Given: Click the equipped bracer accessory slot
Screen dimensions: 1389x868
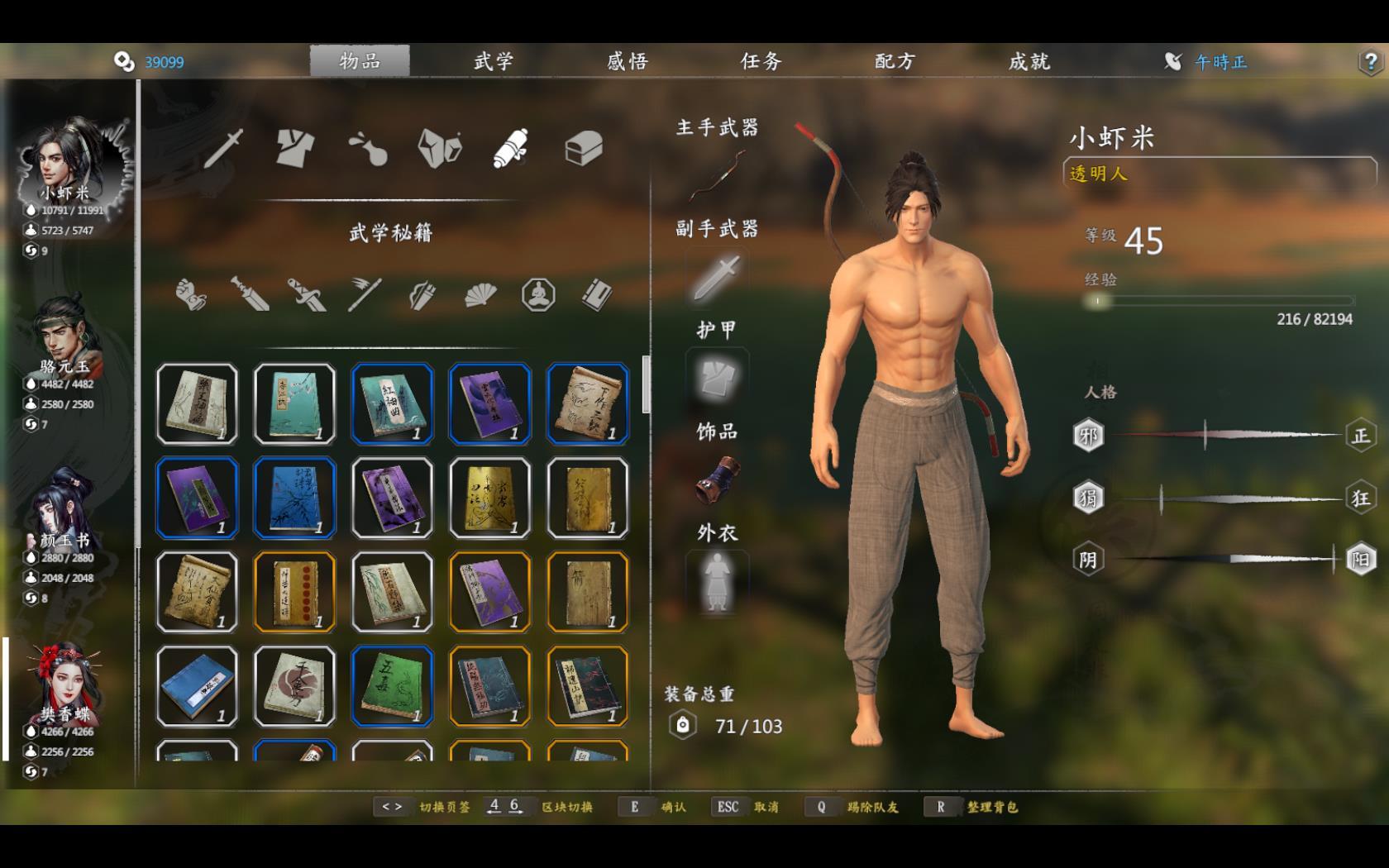Looking at the screenshot, I should tap(717, 480).
